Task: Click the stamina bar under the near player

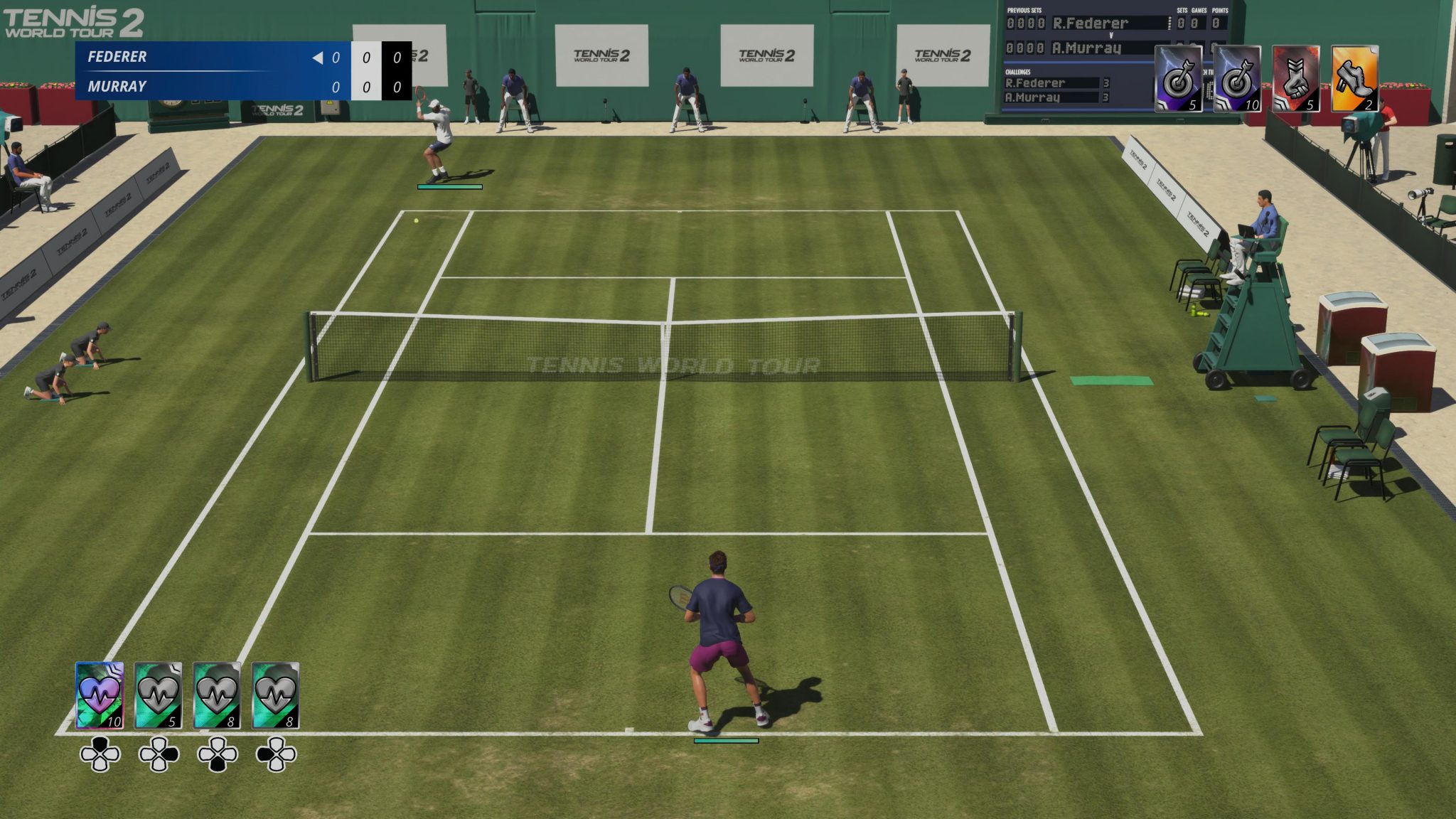Action: [x=727, y=740]
